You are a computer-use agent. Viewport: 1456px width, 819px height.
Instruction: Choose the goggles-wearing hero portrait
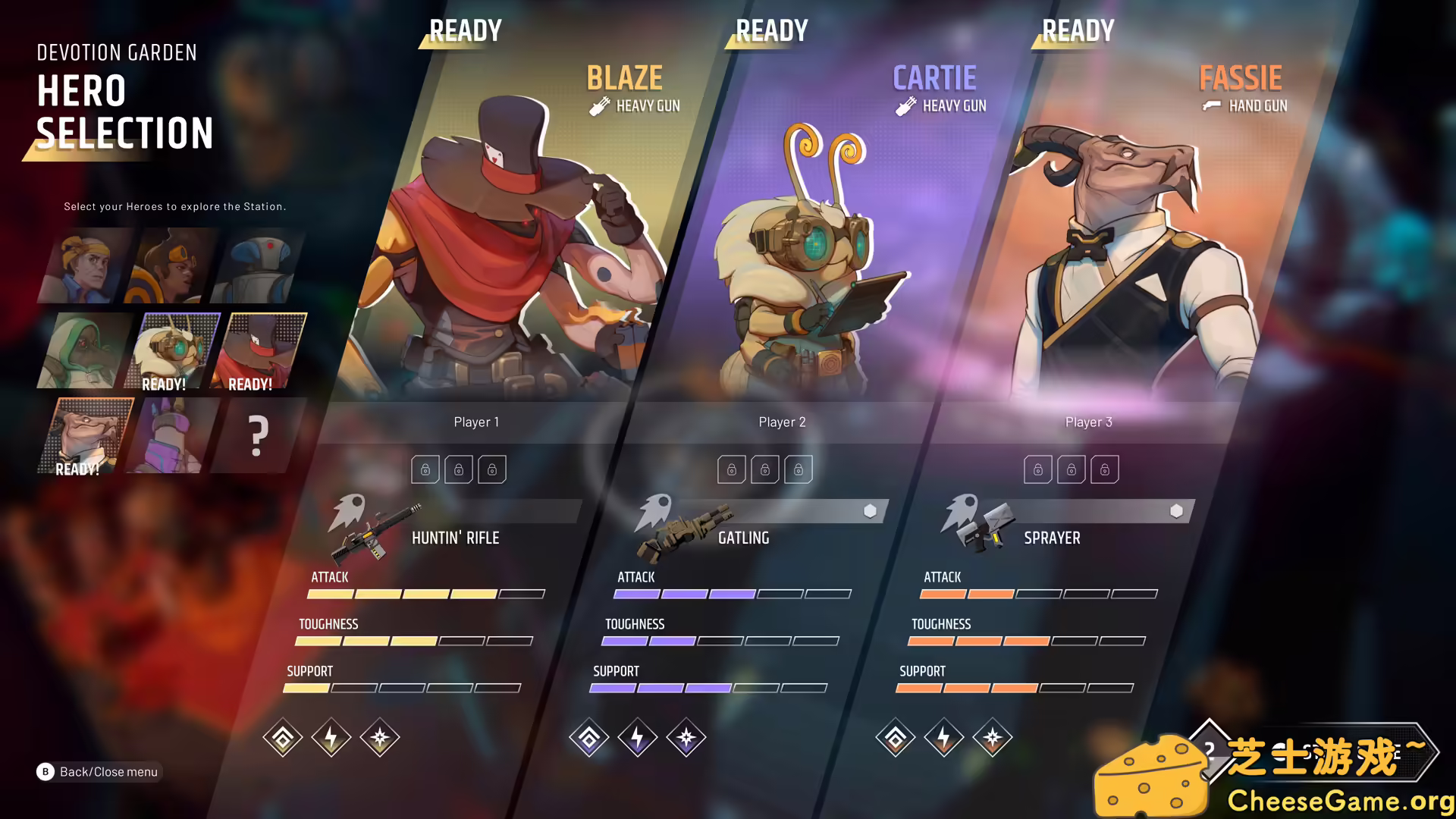pos(174,267)
